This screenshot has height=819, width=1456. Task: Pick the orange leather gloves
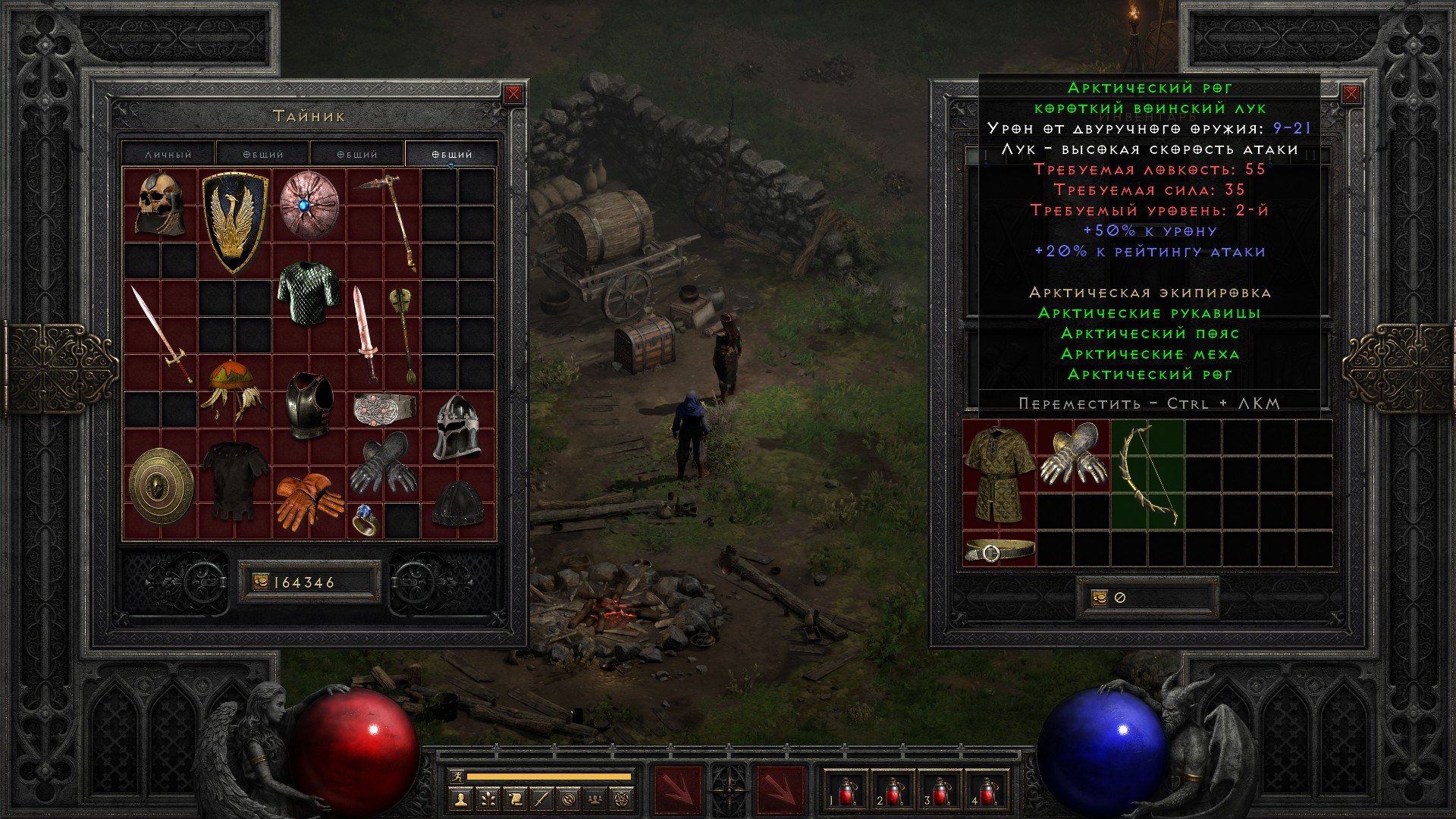click(308, 500)
